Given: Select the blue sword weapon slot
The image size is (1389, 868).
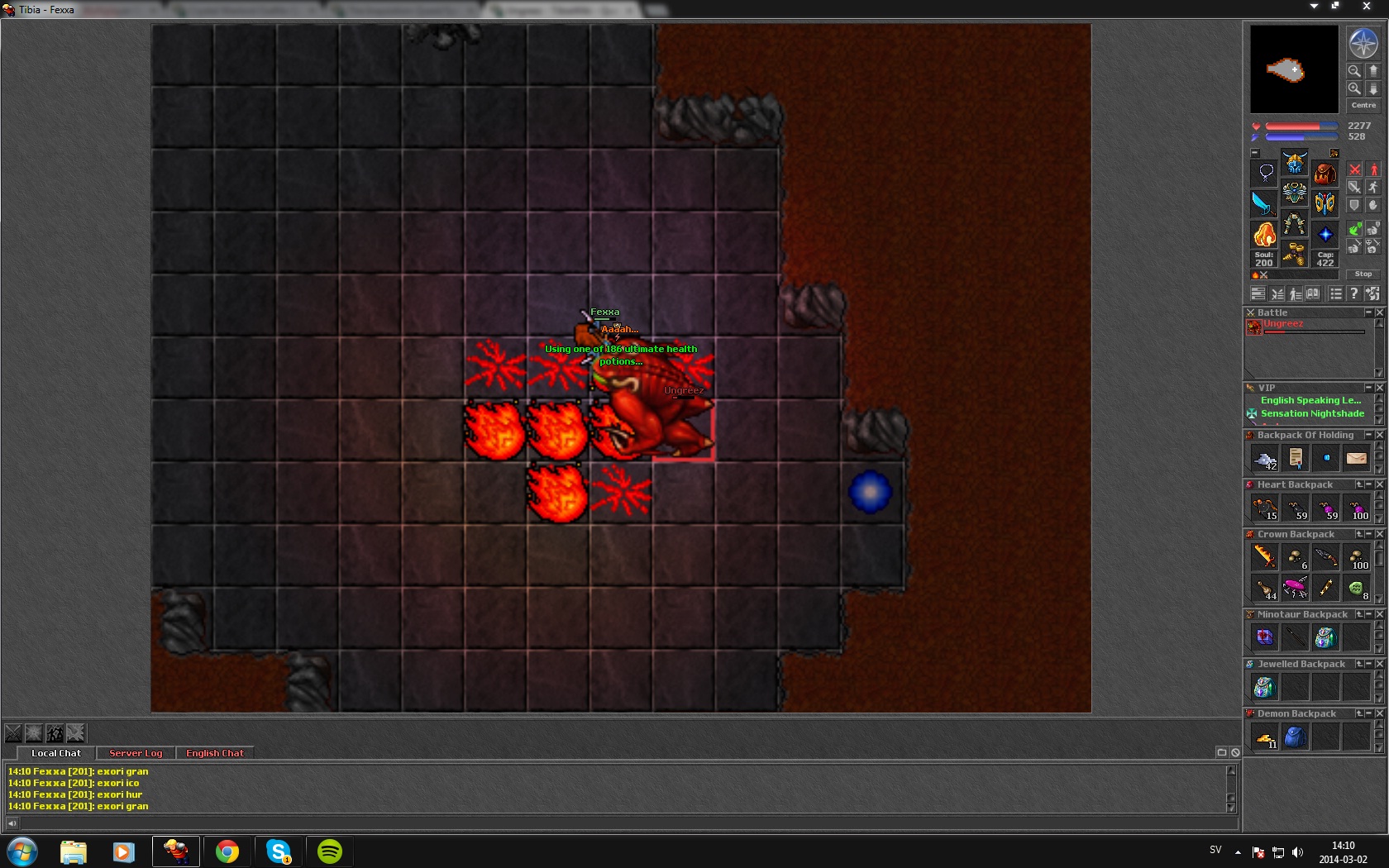Looking at the screenshot, I should [x=1263, y=203].
